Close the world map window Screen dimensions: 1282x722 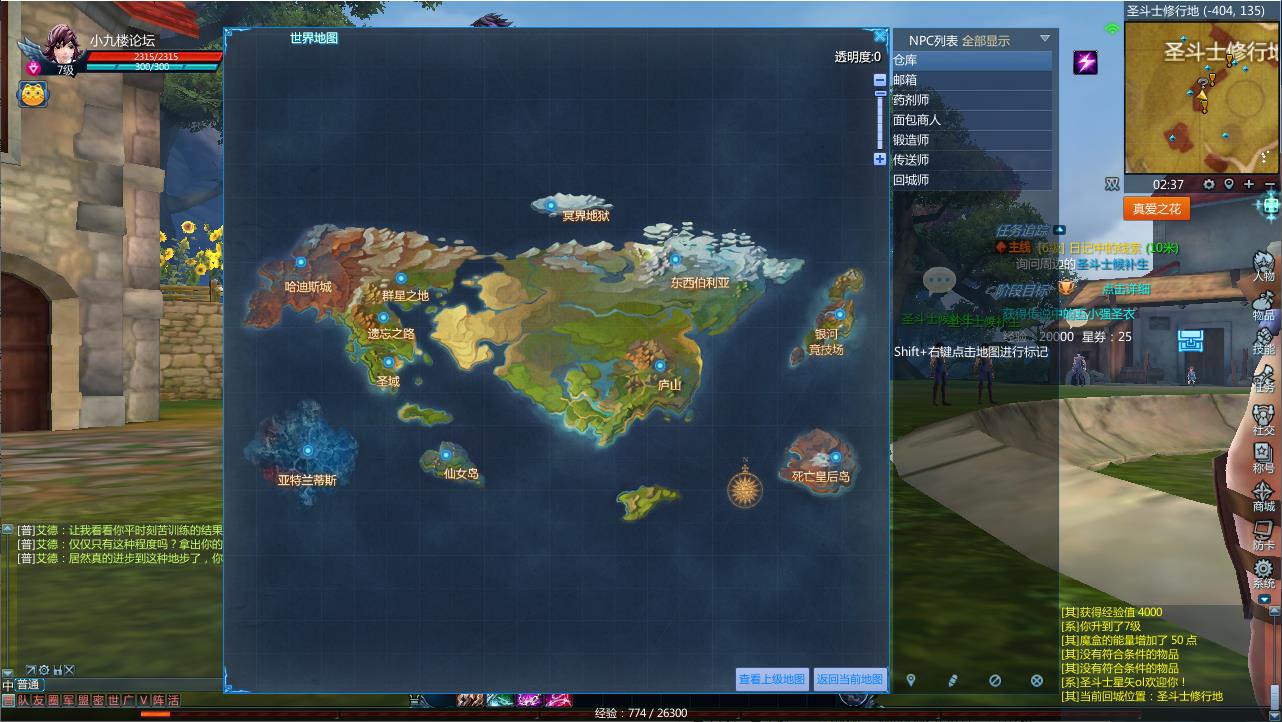point(880,37)
